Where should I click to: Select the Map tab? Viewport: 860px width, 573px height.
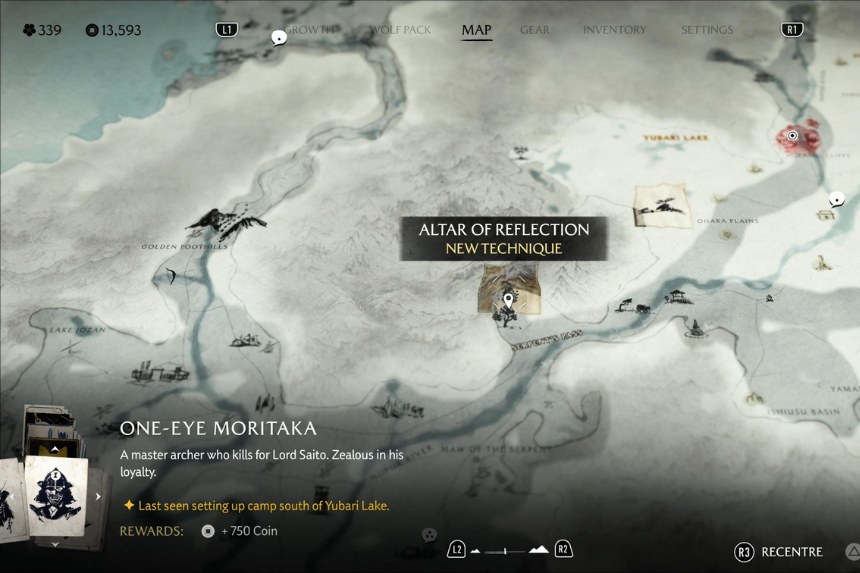point(476,30)
